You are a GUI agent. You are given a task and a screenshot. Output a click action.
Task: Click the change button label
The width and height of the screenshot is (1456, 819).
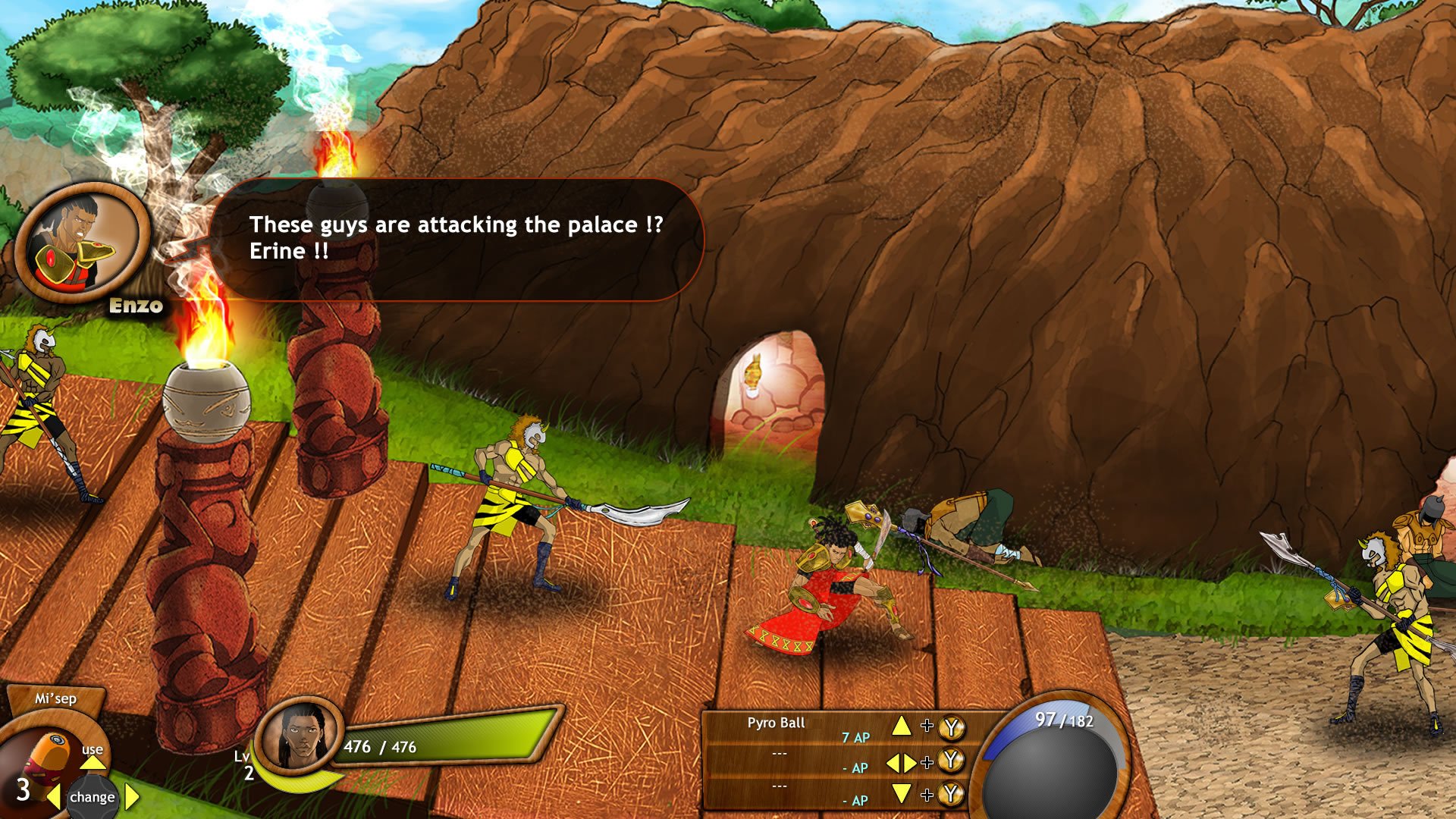(x=92, y=797)
